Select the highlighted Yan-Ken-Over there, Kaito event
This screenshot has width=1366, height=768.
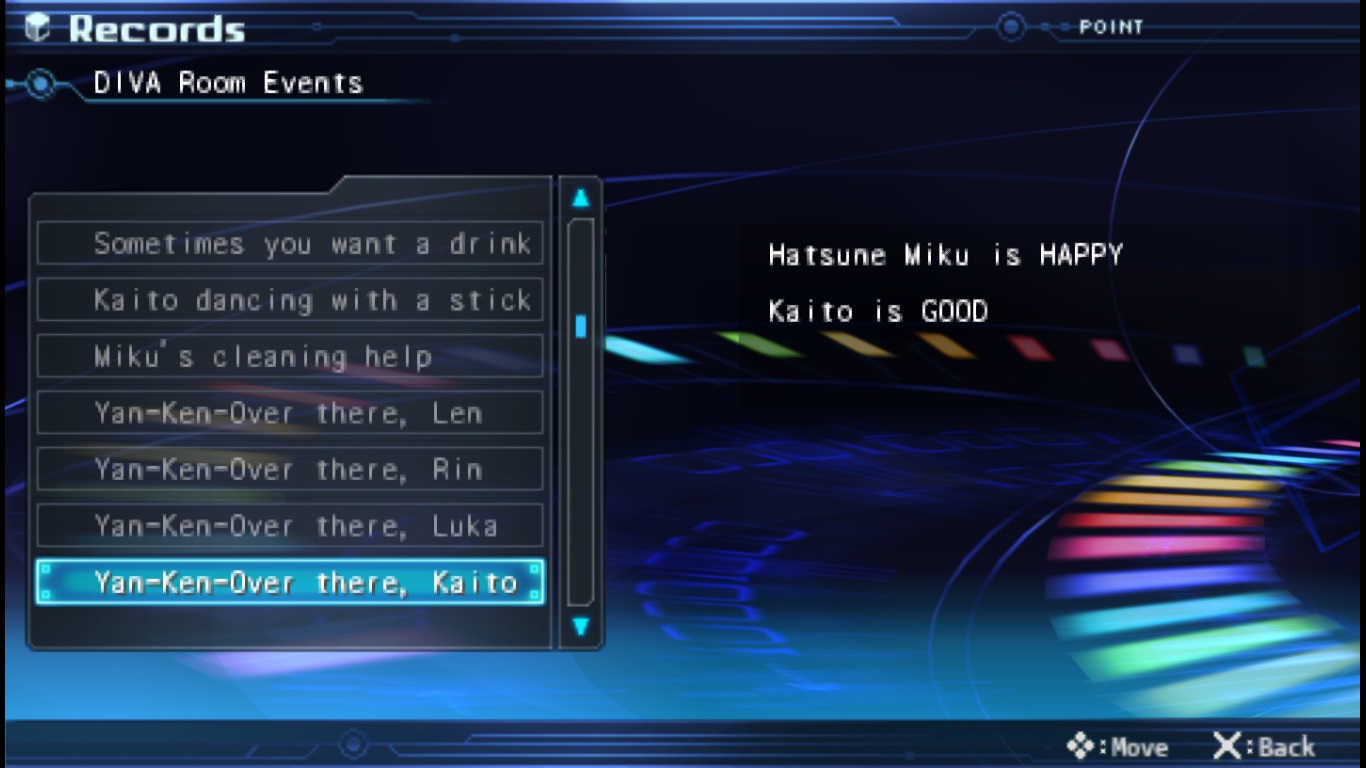point(289,583)
